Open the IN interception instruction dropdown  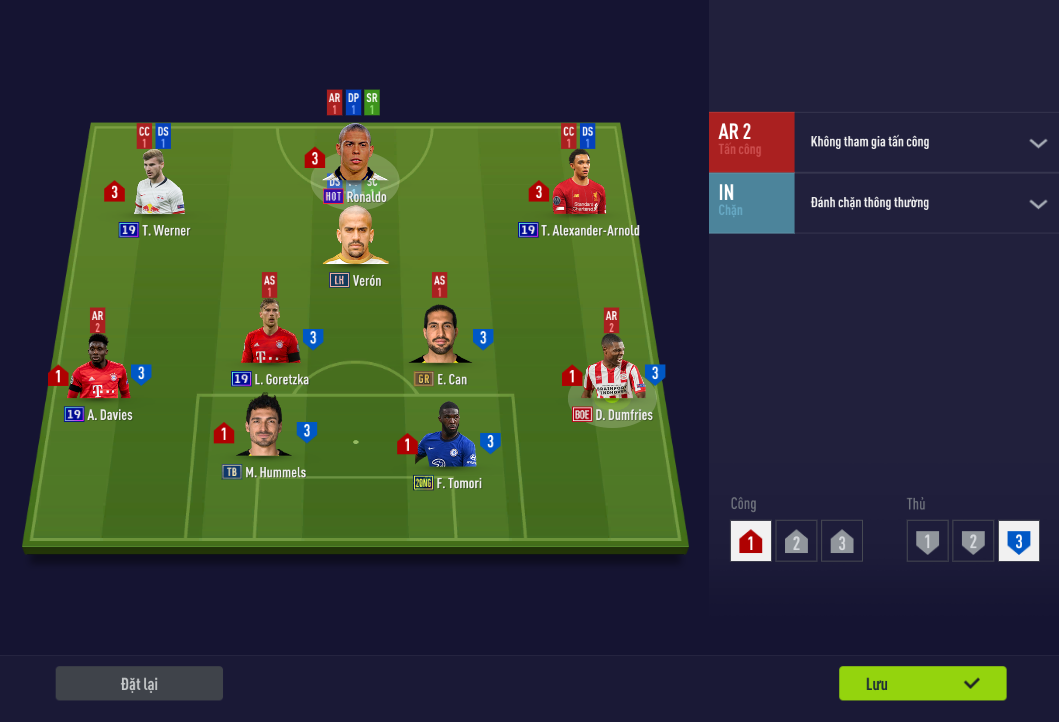click(1037, 204)
